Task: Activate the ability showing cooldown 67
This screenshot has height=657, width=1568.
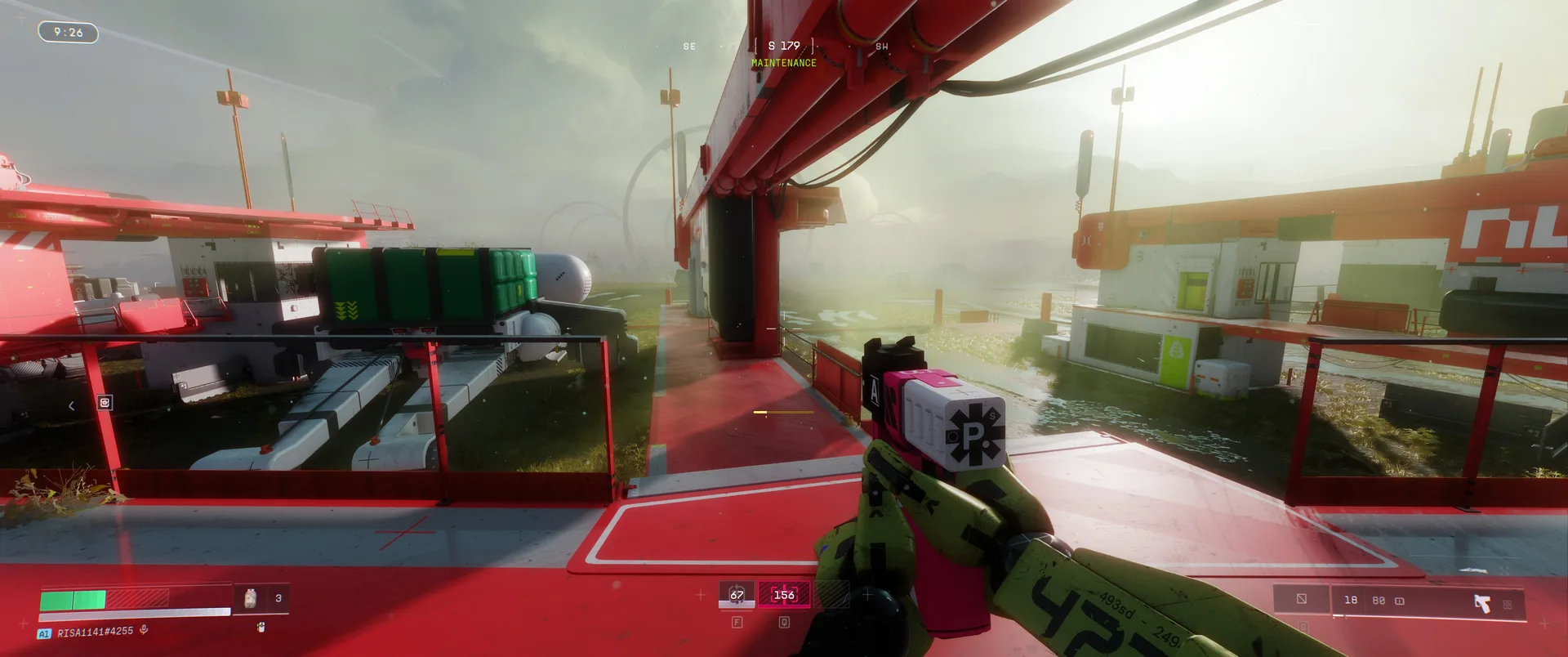Action: (737, 595)
